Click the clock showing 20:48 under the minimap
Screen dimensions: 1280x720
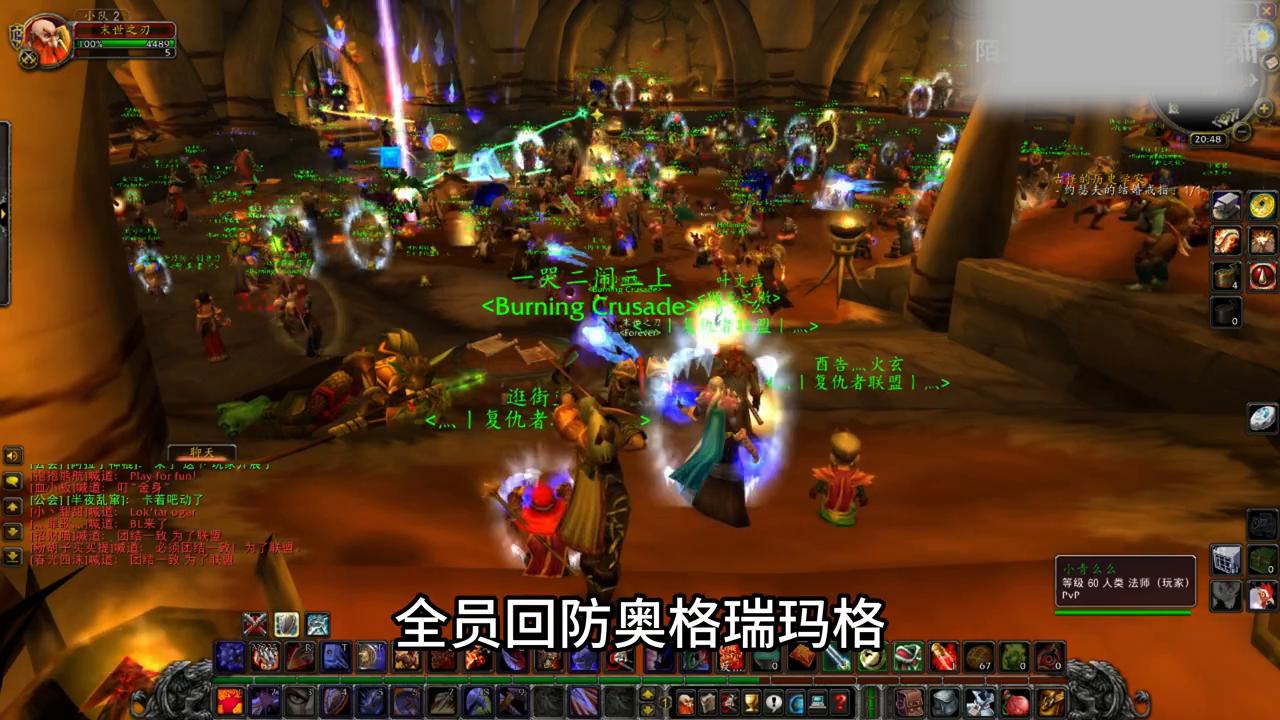(1208, 139)
